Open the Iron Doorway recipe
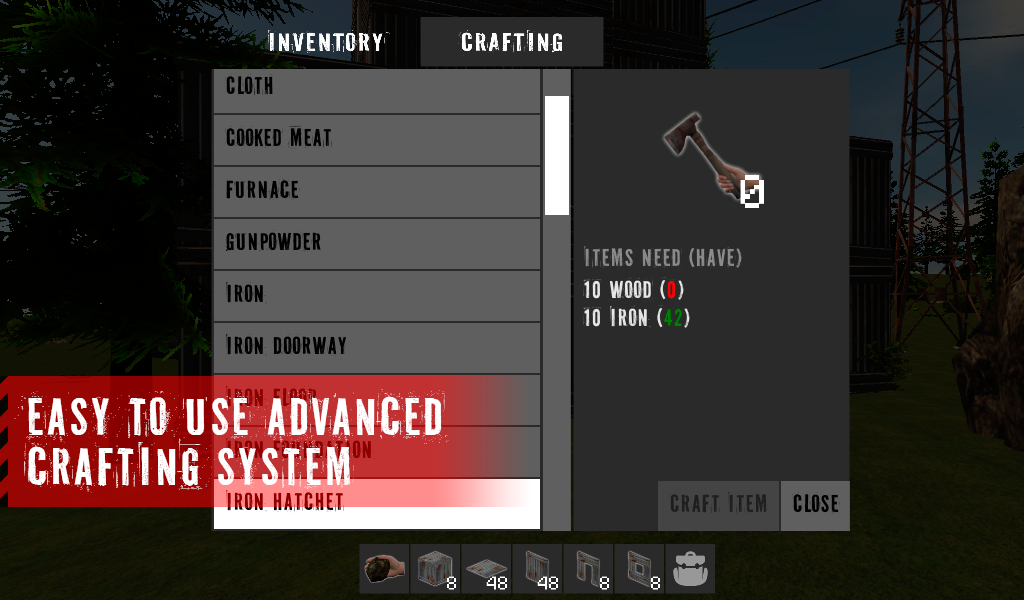The height and width of the screenshot is (600, 1024). pyautogui.click(x=377, y=347)
